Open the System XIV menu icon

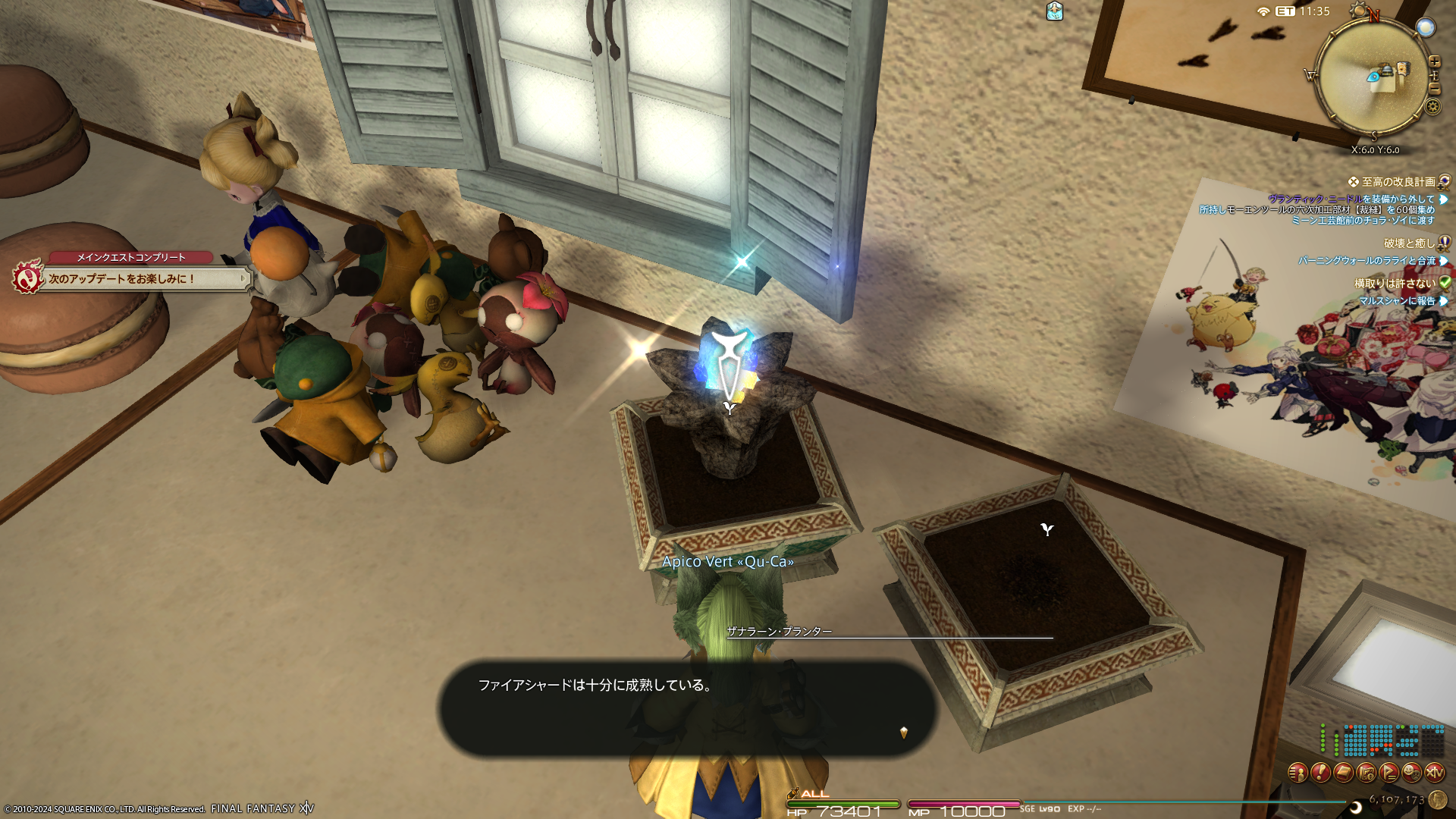click(1434, 772)
